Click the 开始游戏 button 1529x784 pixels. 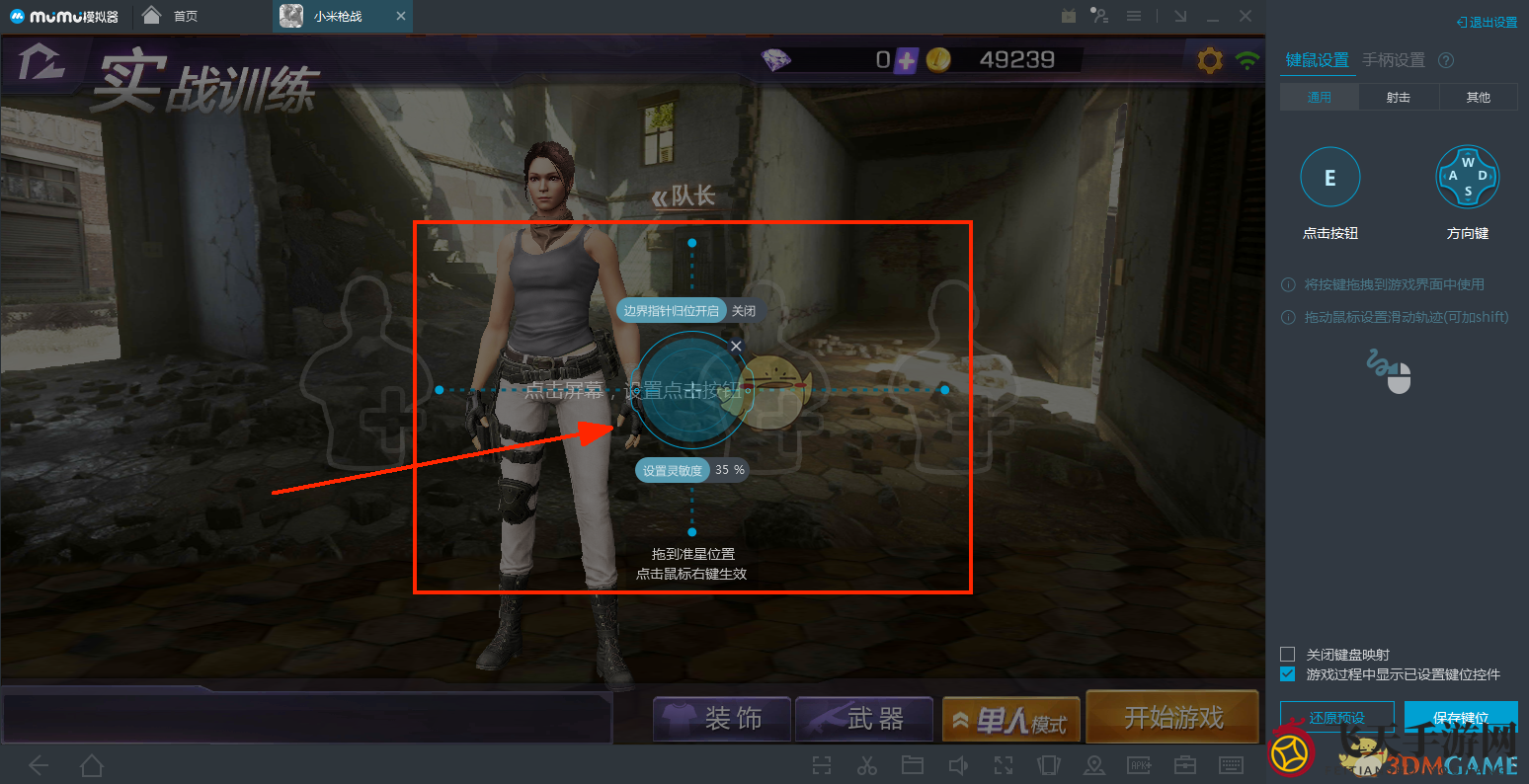click(x=1171, y=716)
